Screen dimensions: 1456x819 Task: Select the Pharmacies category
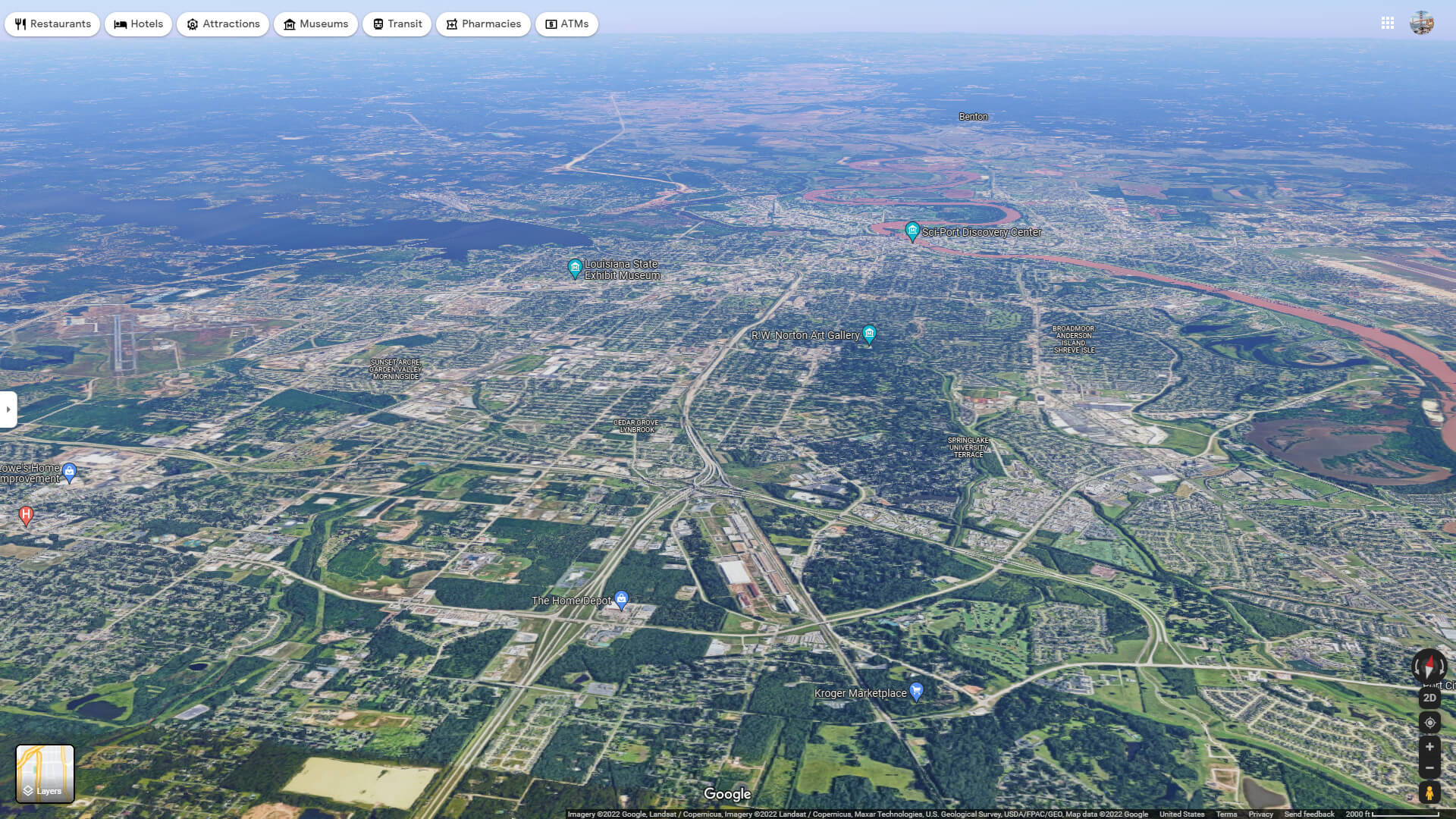pyautogui.click(x=483, y=24)
